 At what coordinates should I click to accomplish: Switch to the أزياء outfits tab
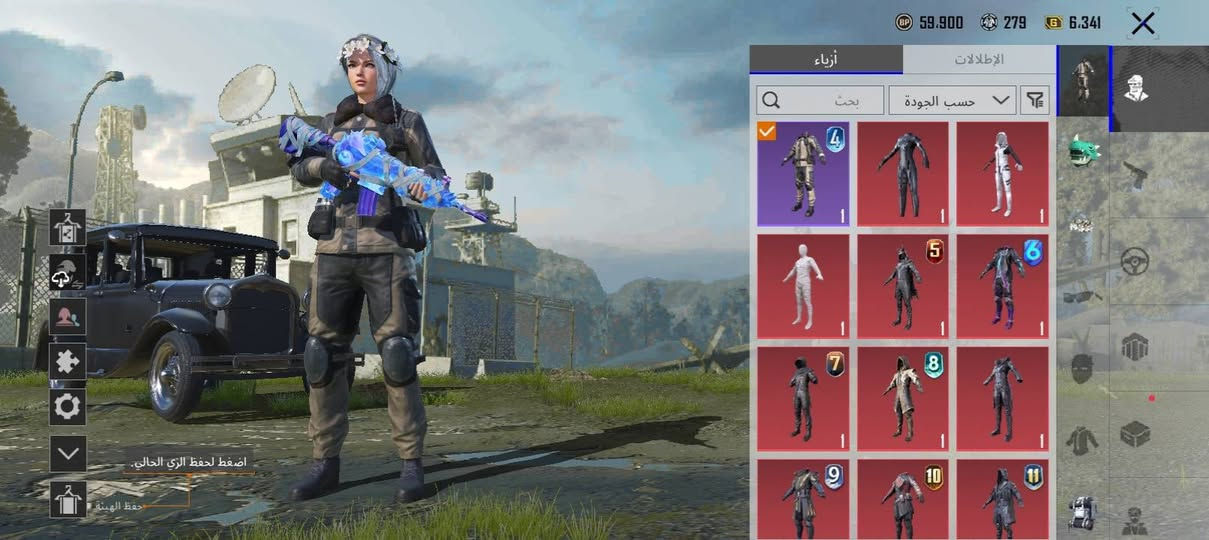click(x=825, y=60)
